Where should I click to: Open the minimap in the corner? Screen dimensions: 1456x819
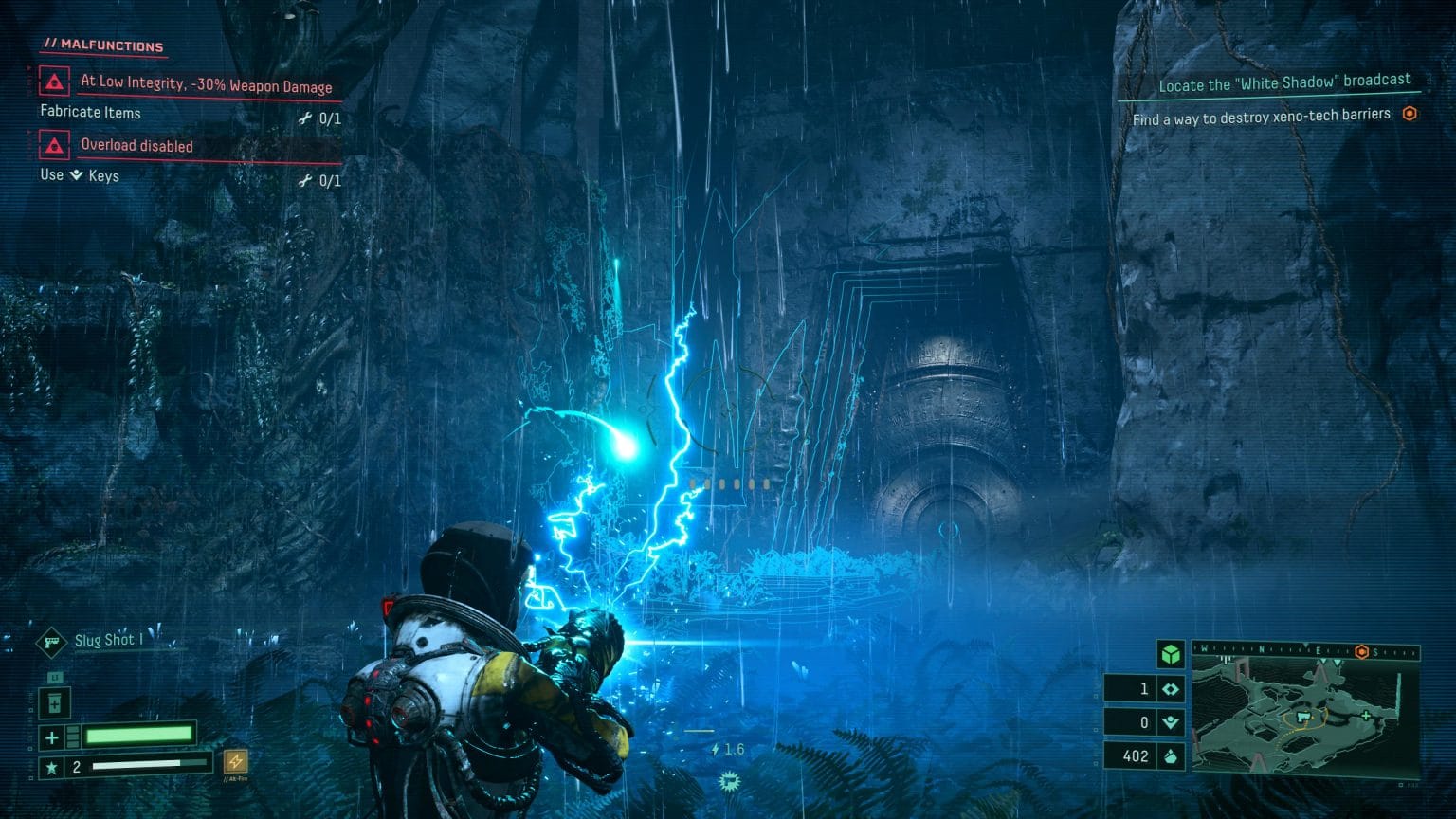[1305, 713]
